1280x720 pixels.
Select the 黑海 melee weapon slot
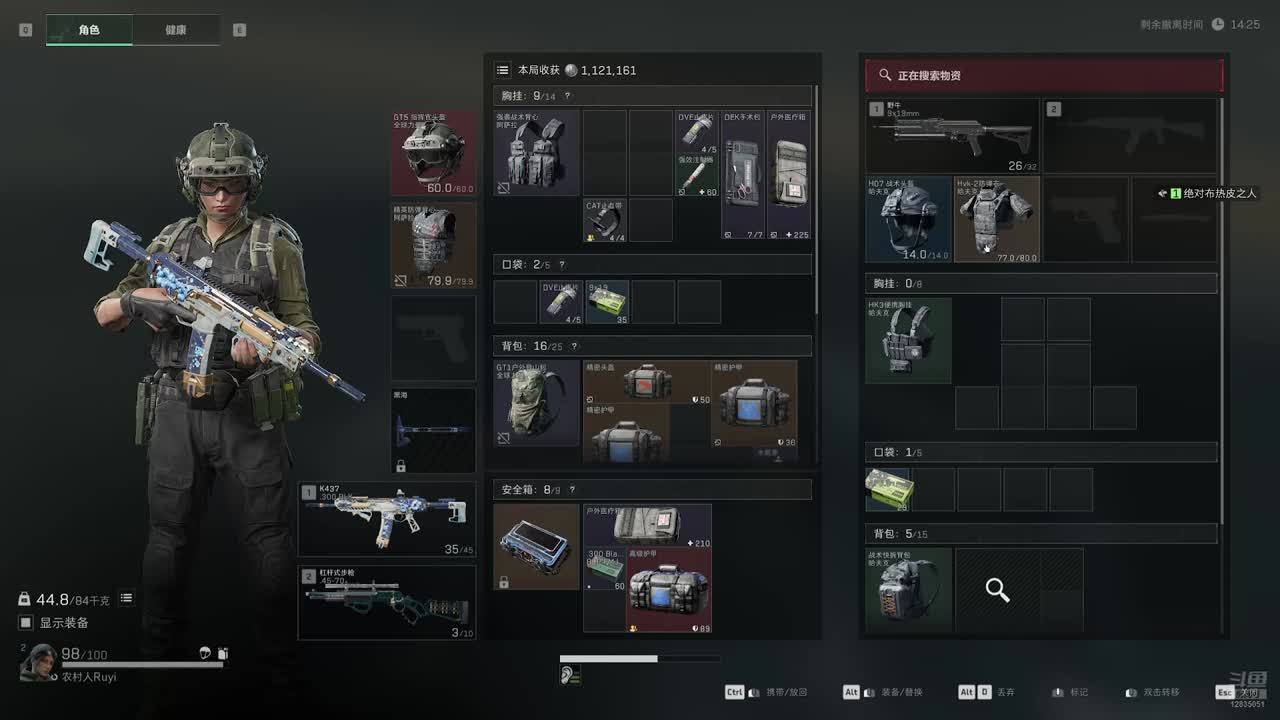pos(433,431)
